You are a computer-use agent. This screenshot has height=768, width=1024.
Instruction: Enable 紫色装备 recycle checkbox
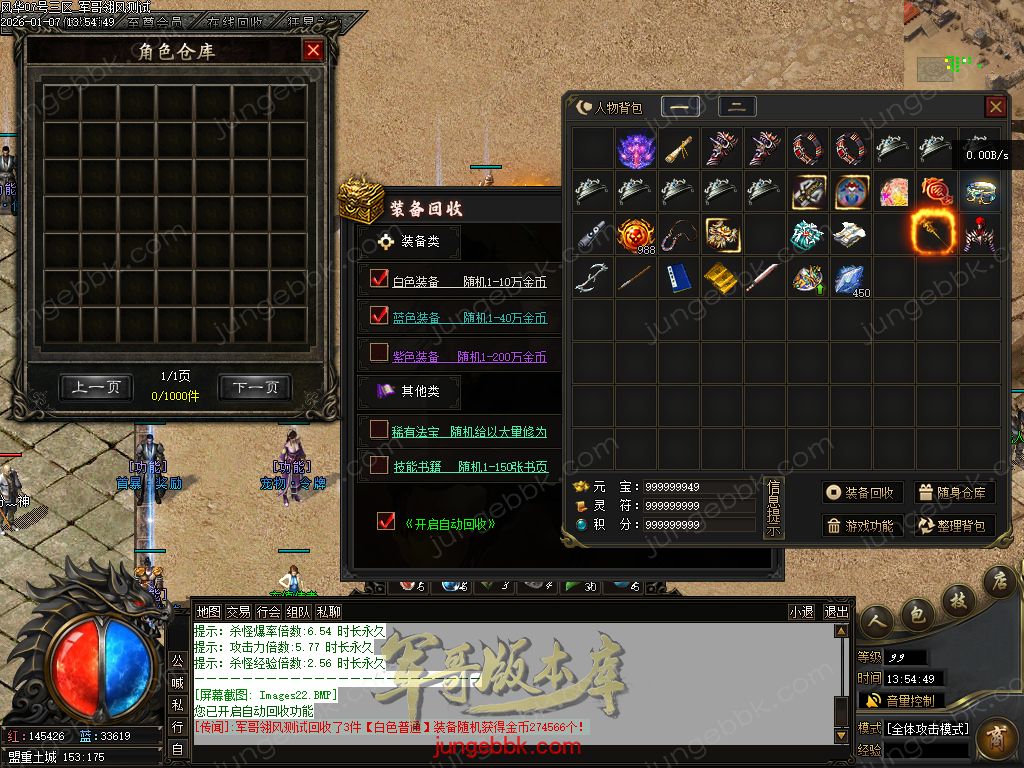379,352
